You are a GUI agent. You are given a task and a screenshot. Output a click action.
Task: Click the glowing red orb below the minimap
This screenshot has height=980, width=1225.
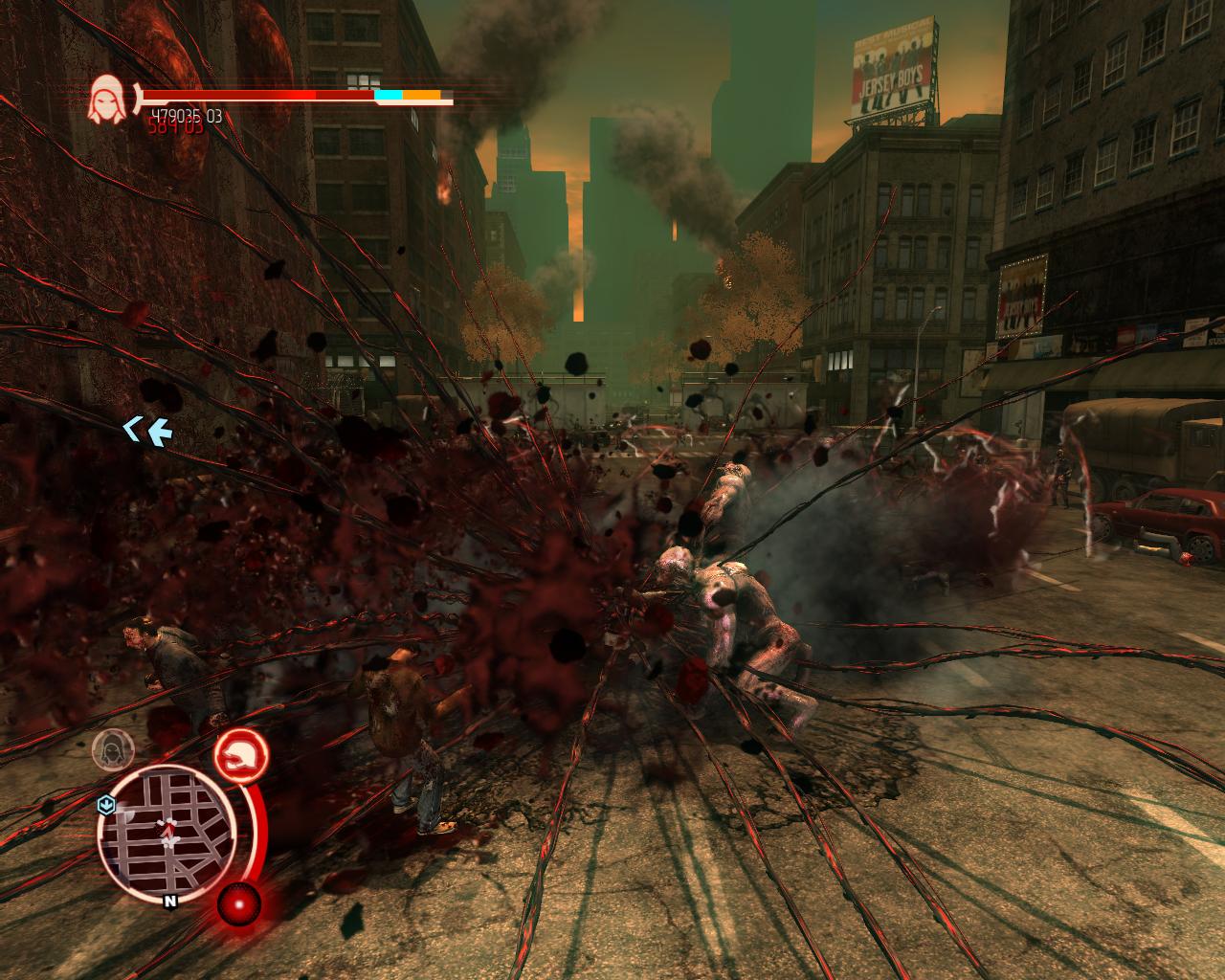click(x=239, y=902)
